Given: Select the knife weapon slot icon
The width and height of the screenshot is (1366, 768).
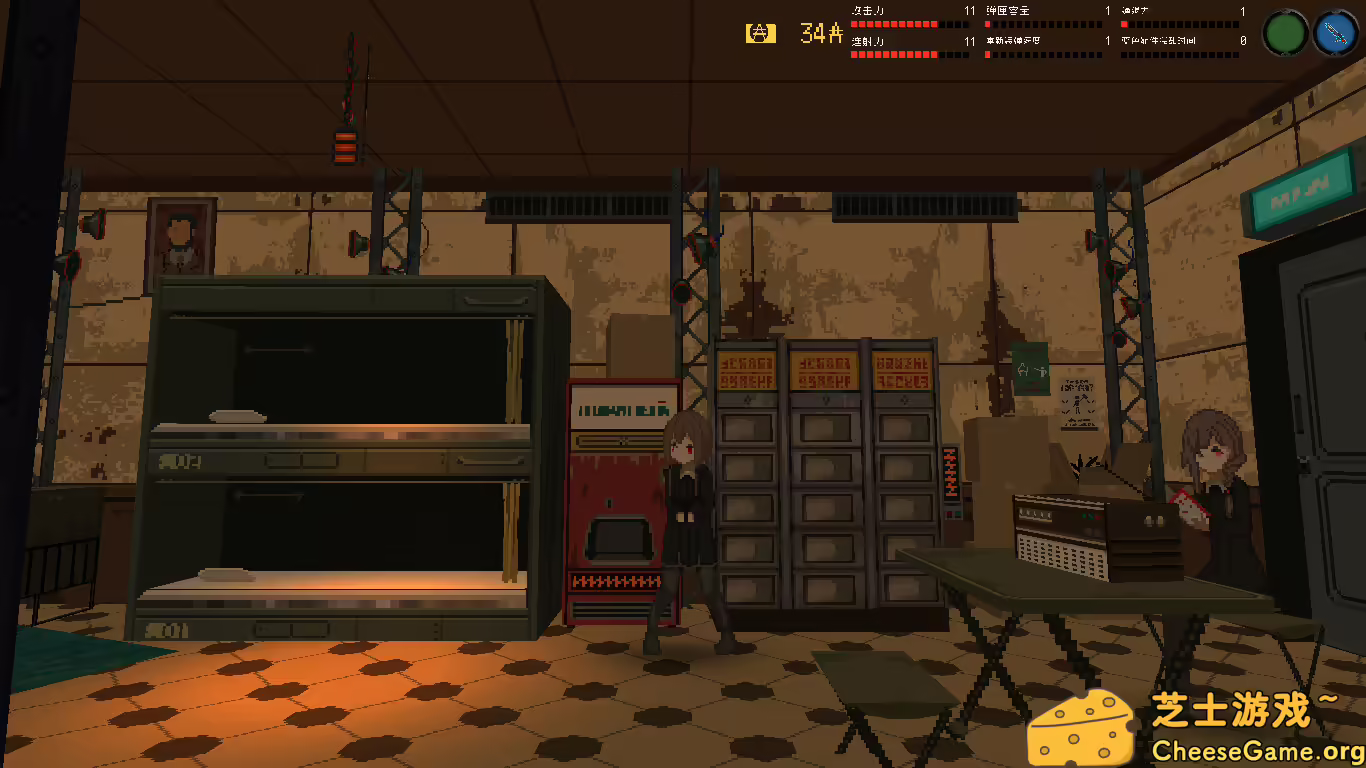Looking at the screenshot, I should pos(1337,31).
